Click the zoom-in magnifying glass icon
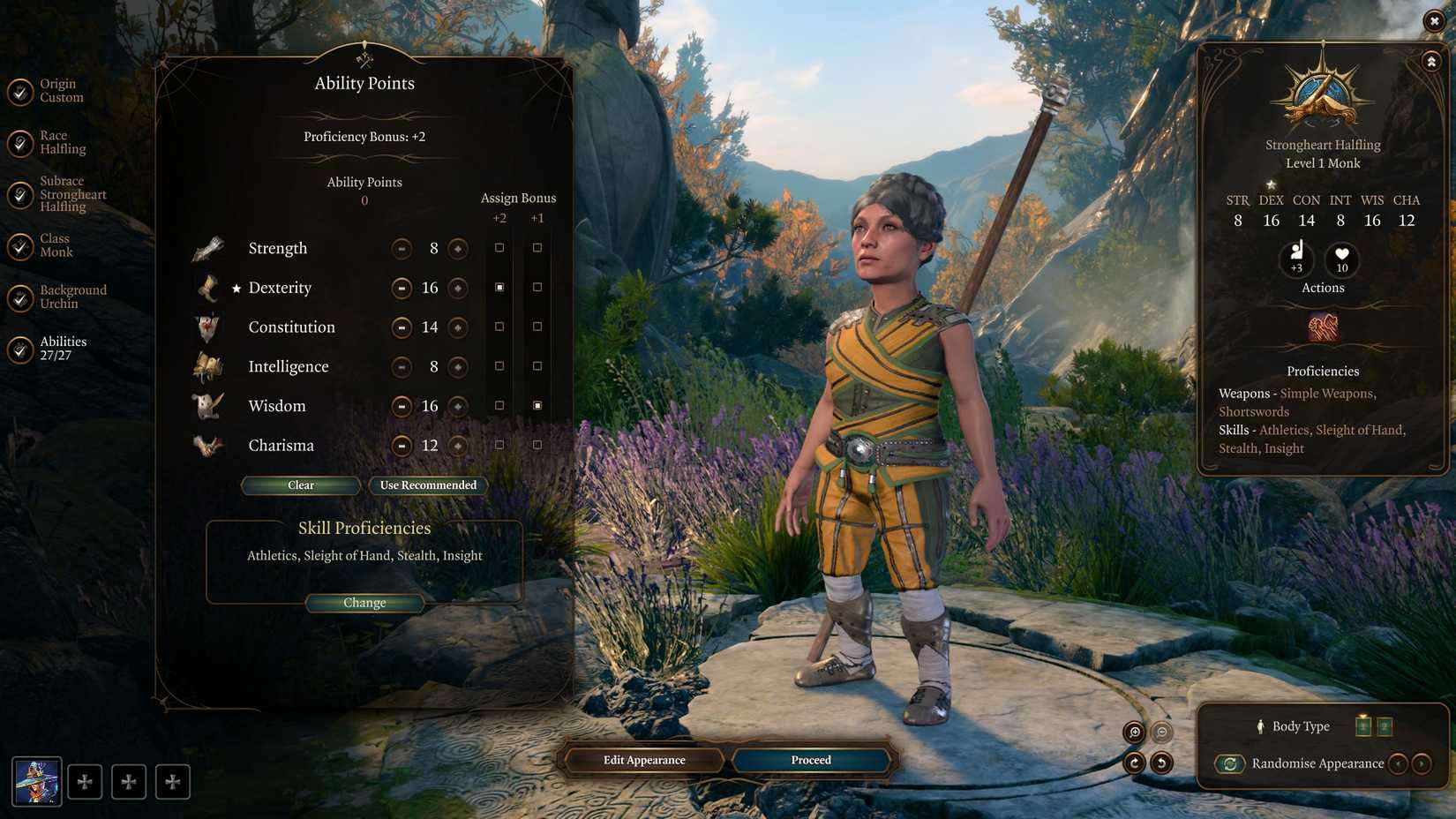The height and width of the screenshot is (819, 1456). pos(1134,732)
